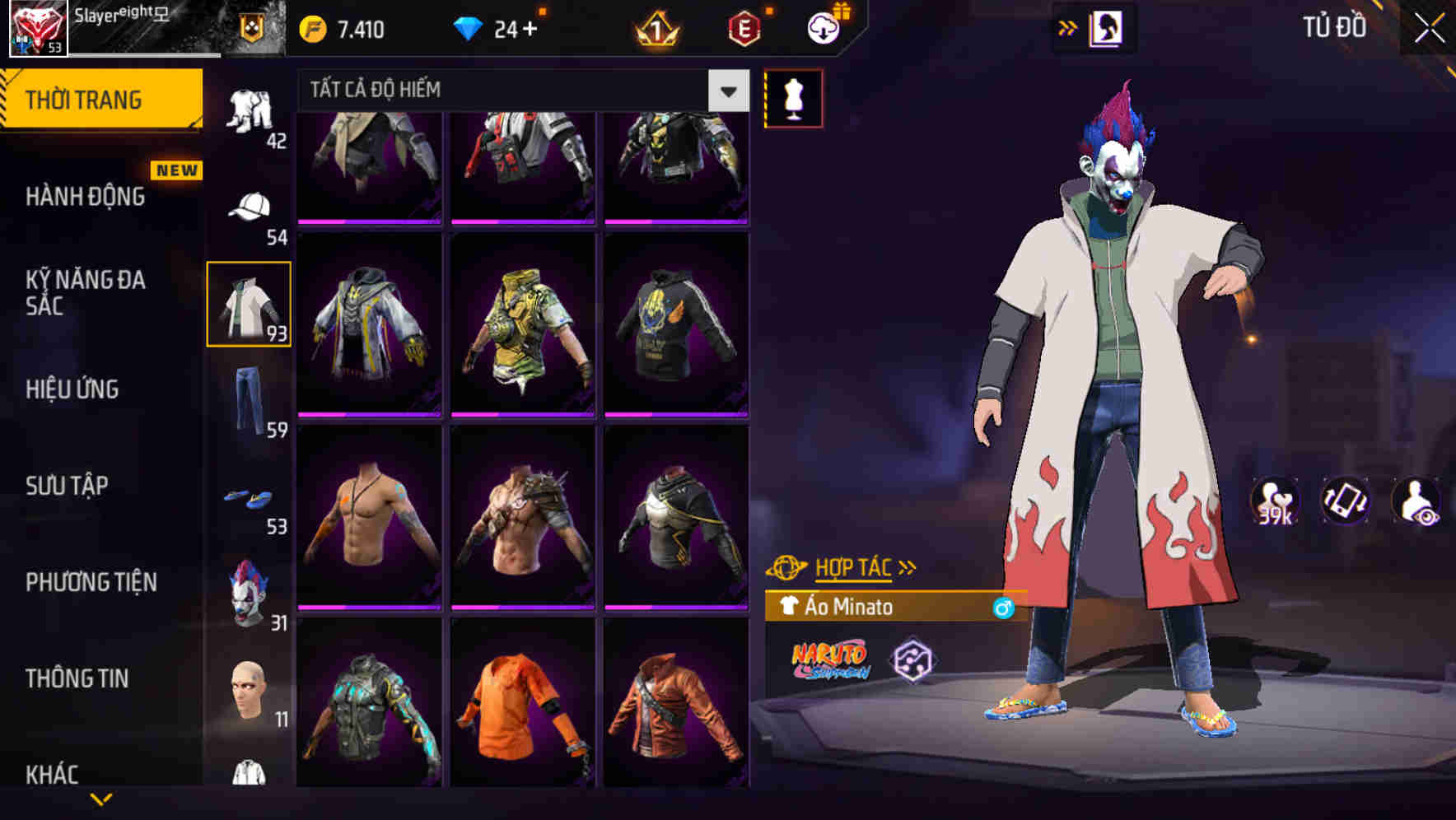Select the pants category icon showing 59 jeans
This screenshot has width=1456, height=820.
click(x=251, y=396)
